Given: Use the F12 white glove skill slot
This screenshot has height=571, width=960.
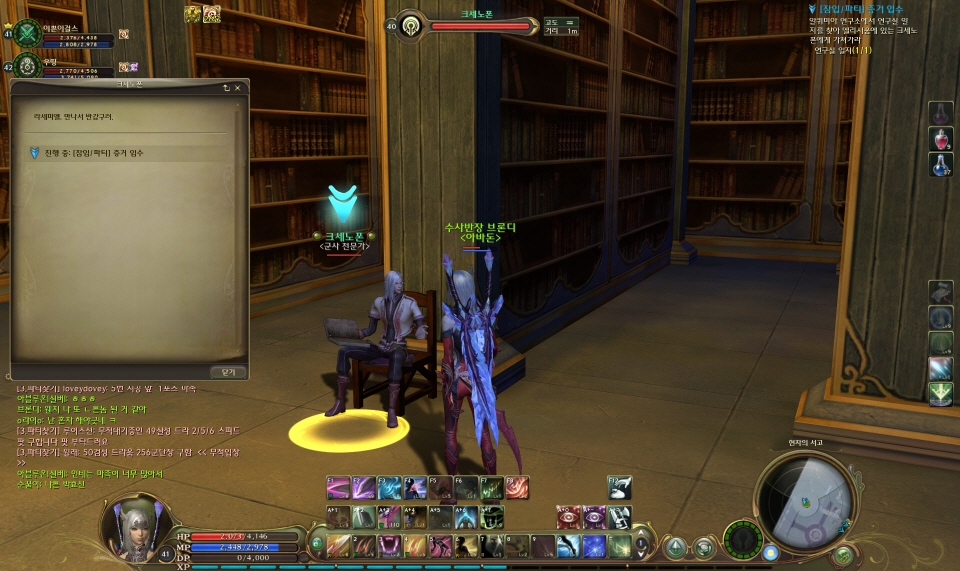Looking at the screenshot, I should coord(620,487).
